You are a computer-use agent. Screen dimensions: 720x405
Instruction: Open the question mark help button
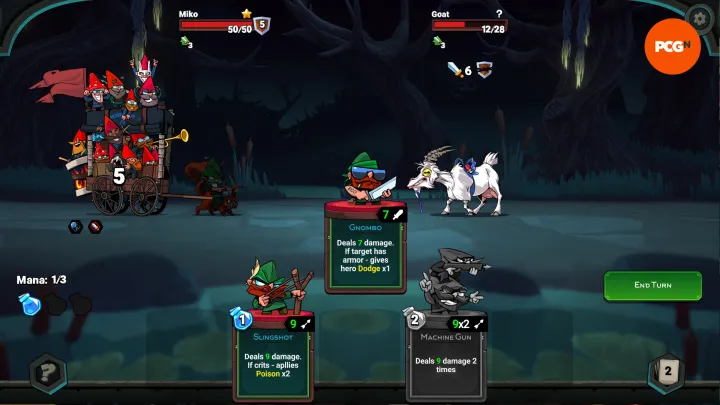pos(46,374)
